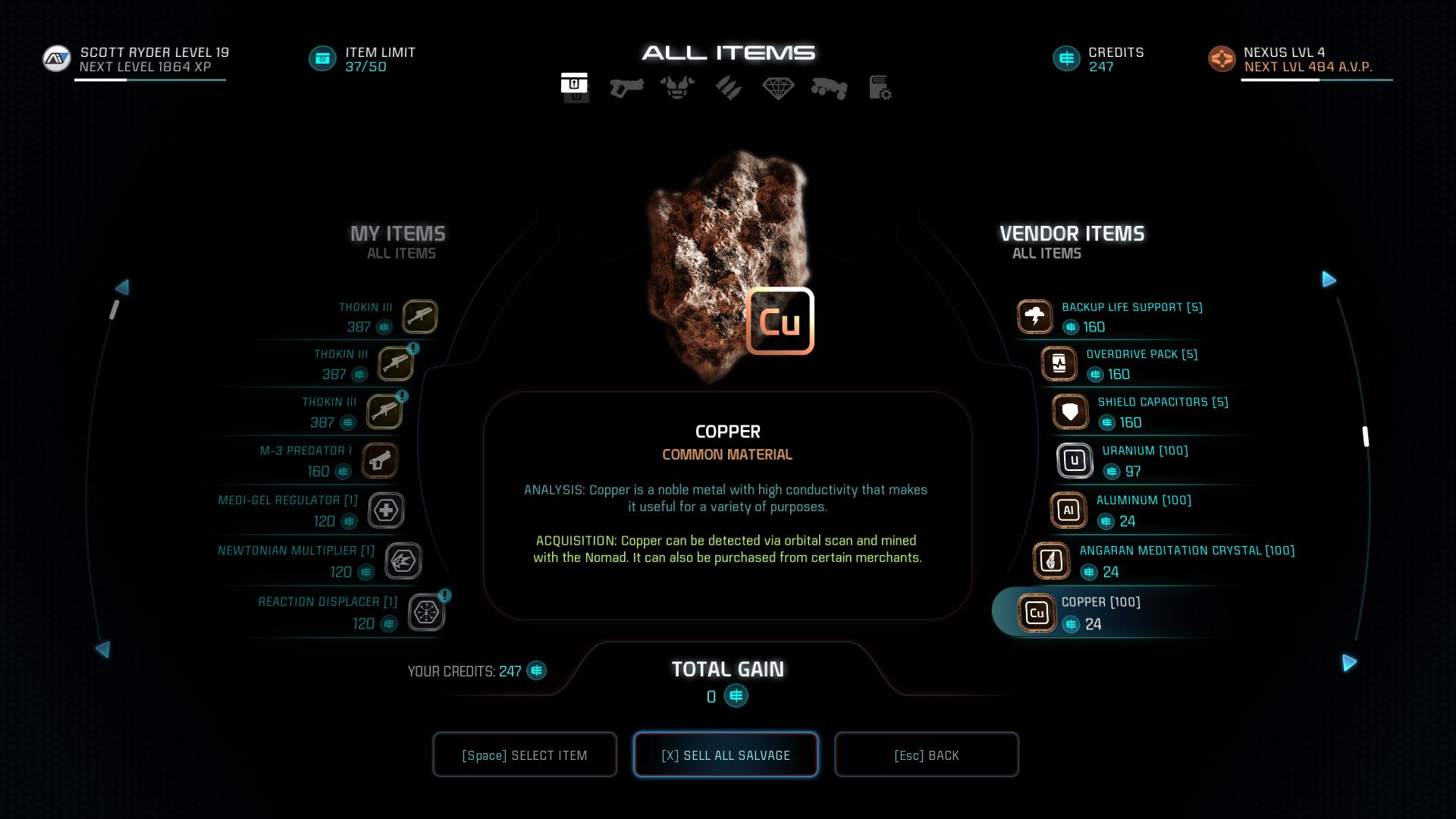Show the diamond resources category tab
The height and width of the screenshot is (819, 1456).
[x=778, y=88]
